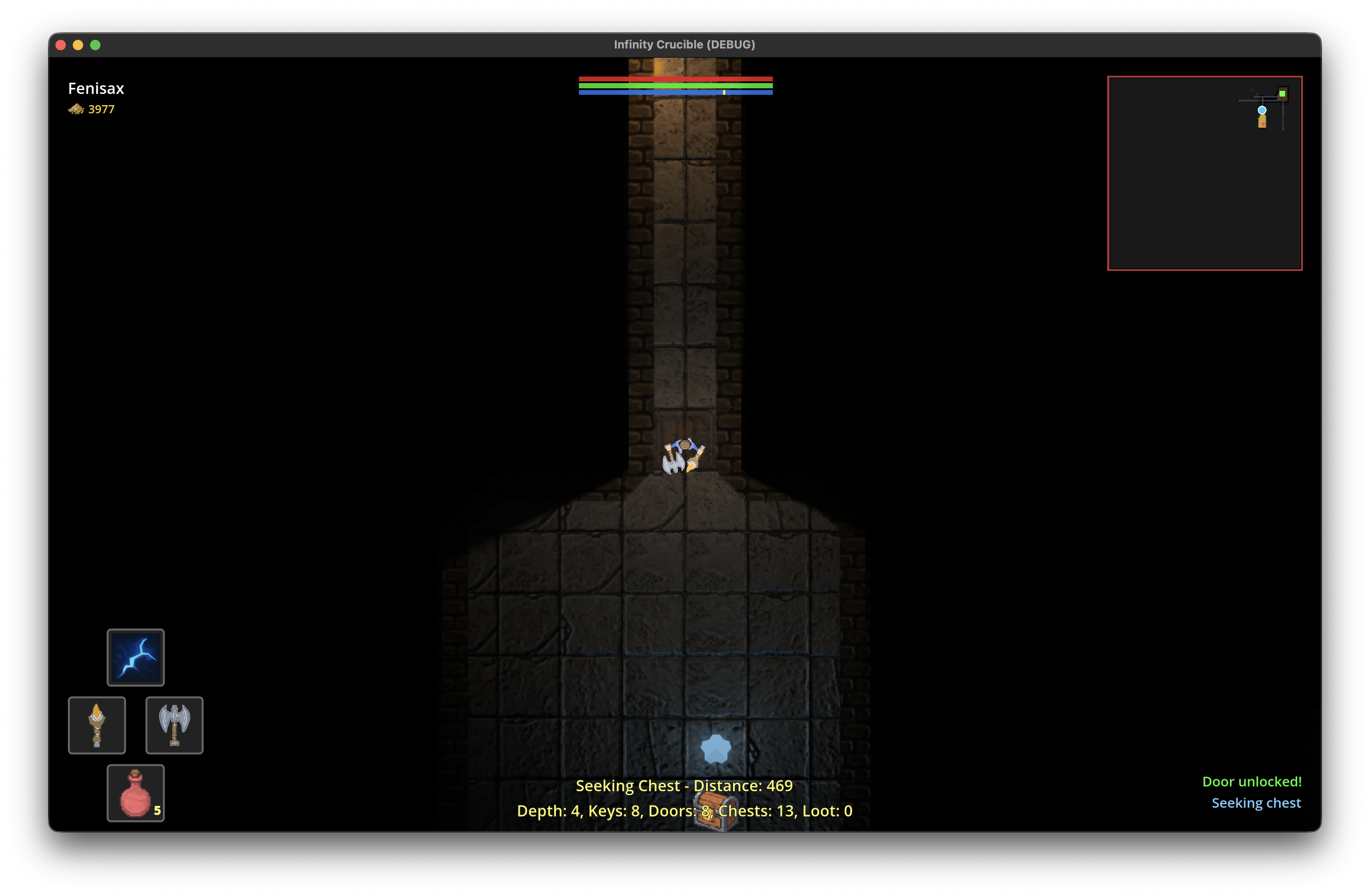Activate the lightning bolt ability slot
1370x896 pixels.
click(x=135, y=657)
